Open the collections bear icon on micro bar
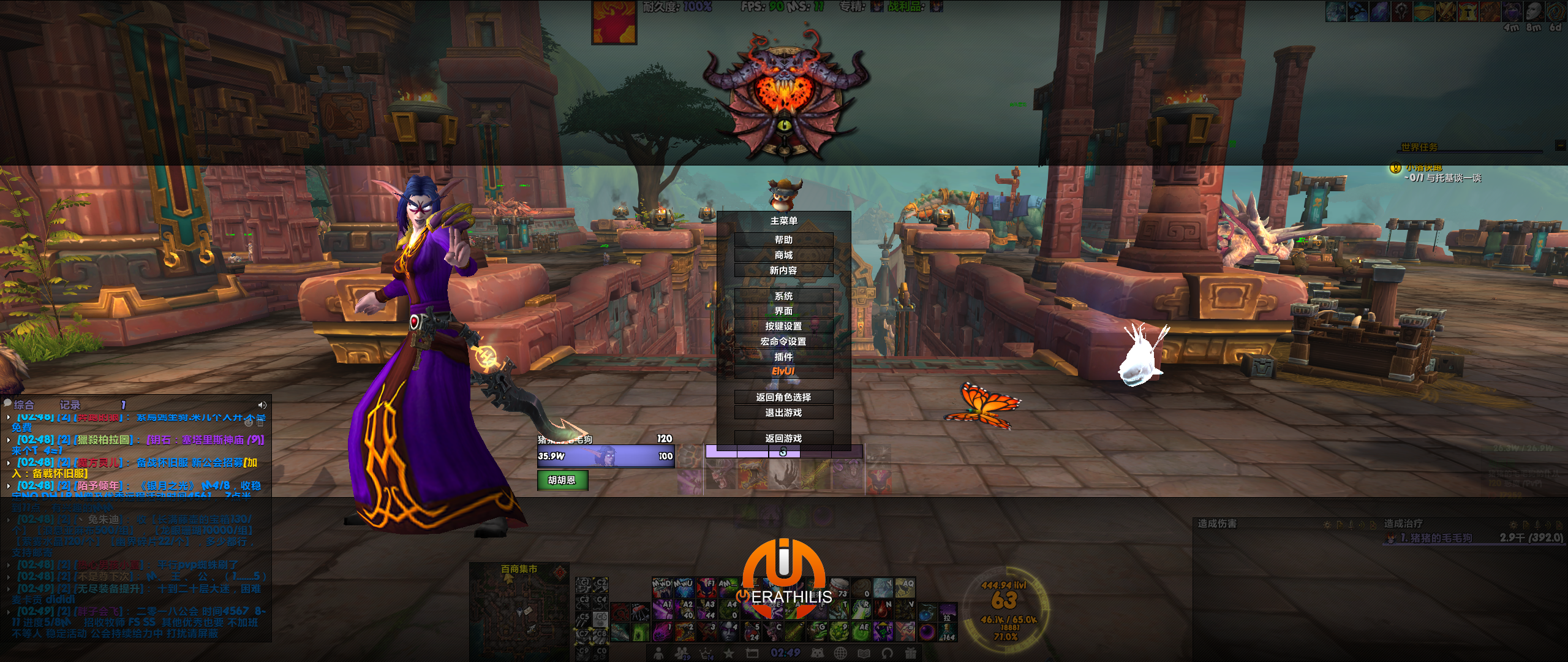 click(x=817, y=653)
